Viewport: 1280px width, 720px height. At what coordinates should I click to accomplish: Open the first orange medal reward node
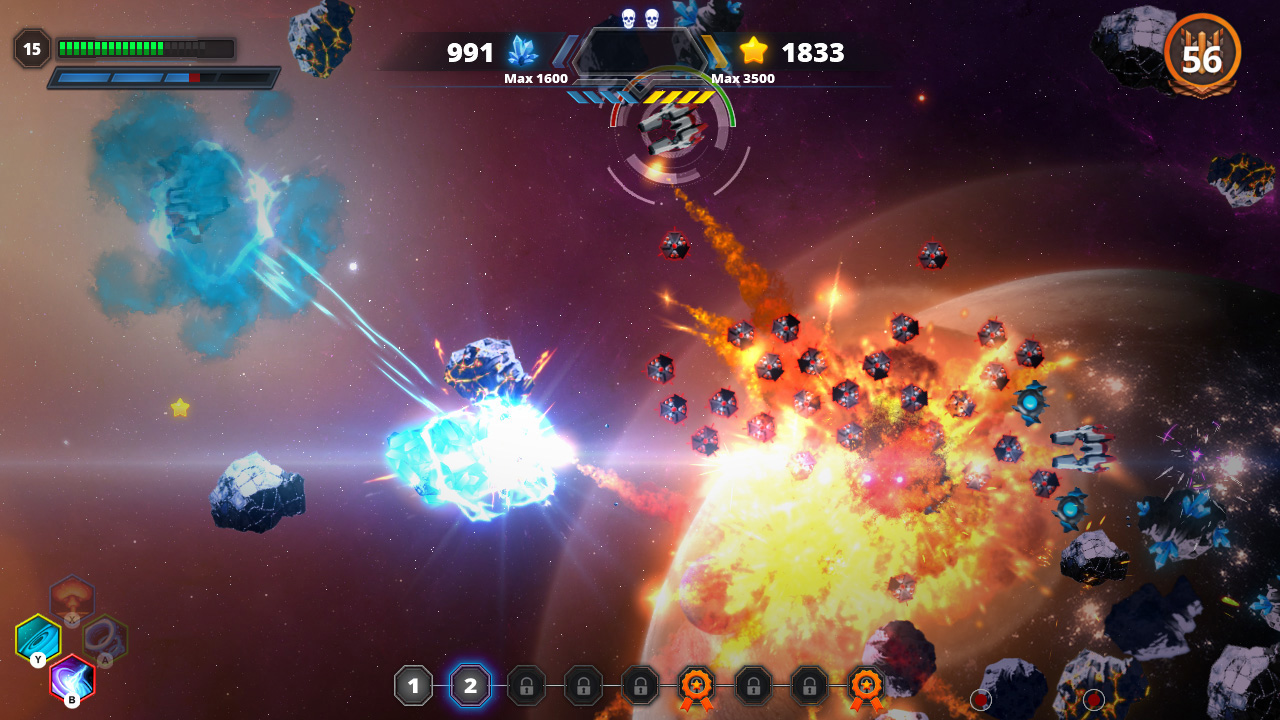pyautogui.click(x=696, y=686)
